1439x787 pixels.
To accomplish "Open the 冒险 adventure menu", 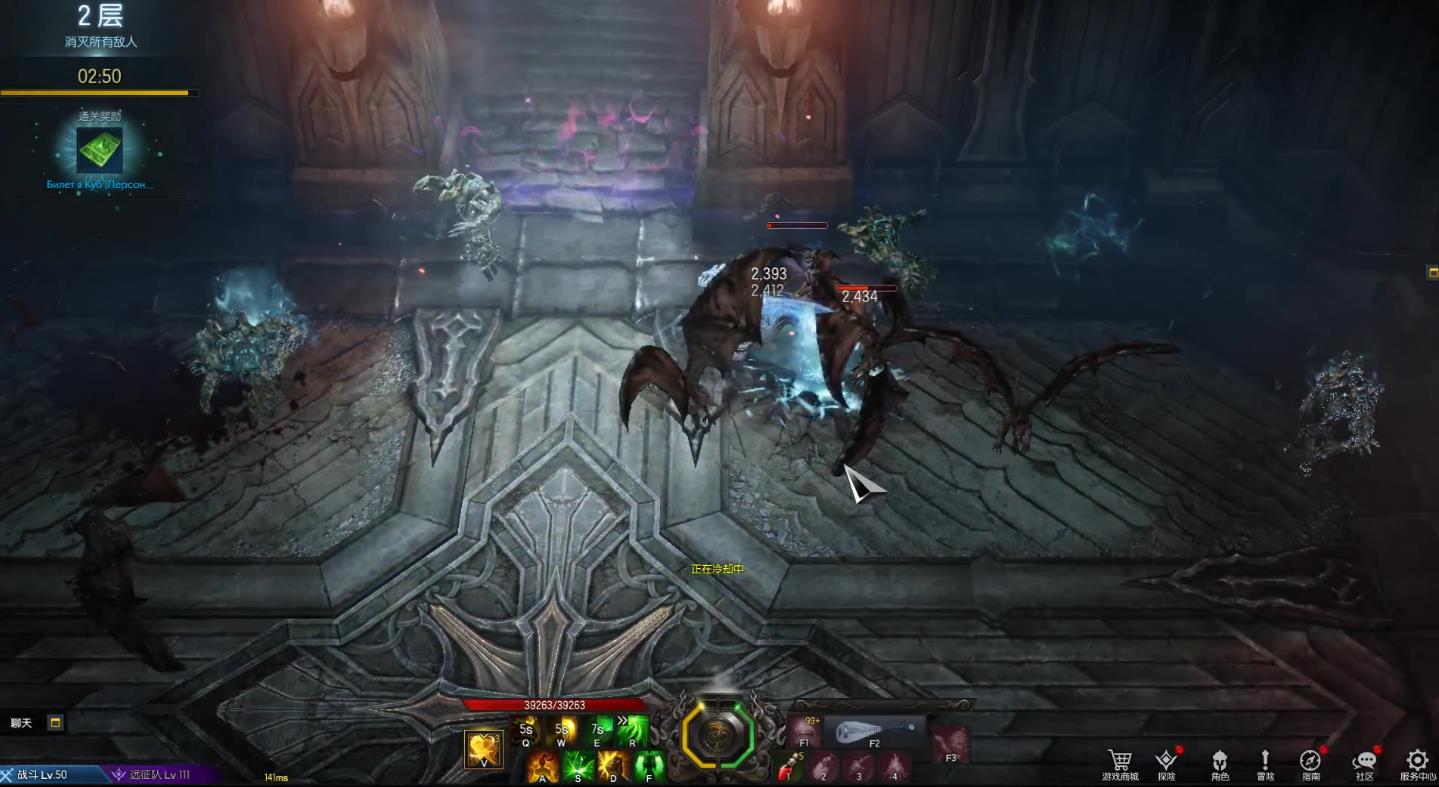I will [x=1265, y=761].
